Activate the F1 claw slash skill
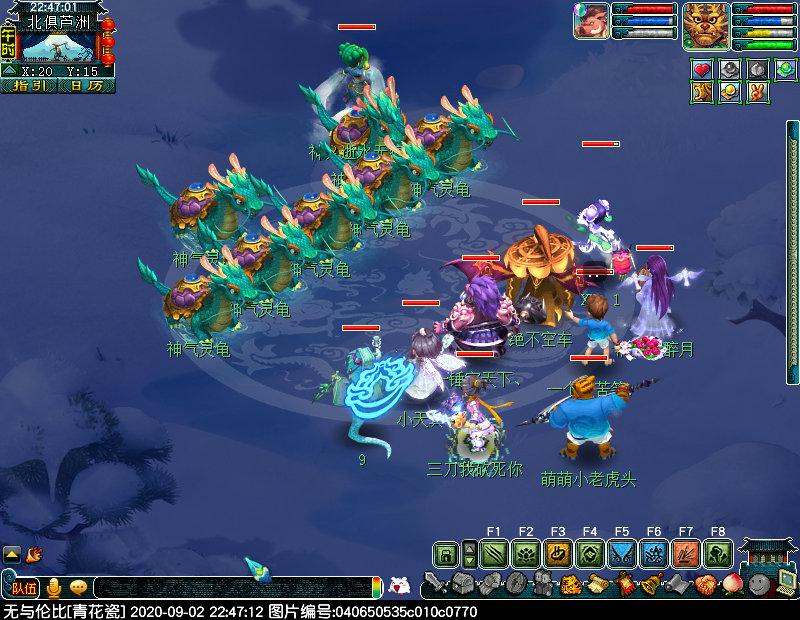Viewport: 800px width, 620px height. (x=493, y=553)
